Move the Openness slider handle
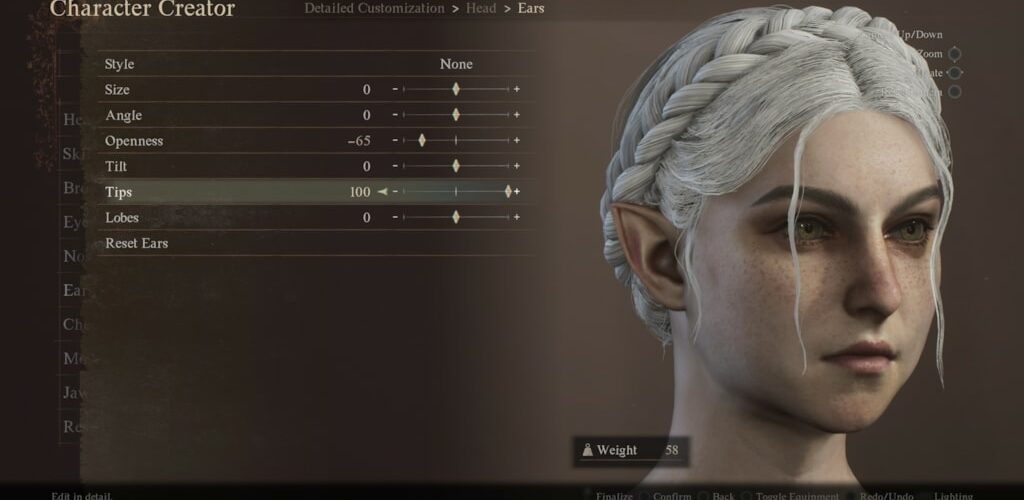The height and width of the screenshot is (500, 1024). 422,141
